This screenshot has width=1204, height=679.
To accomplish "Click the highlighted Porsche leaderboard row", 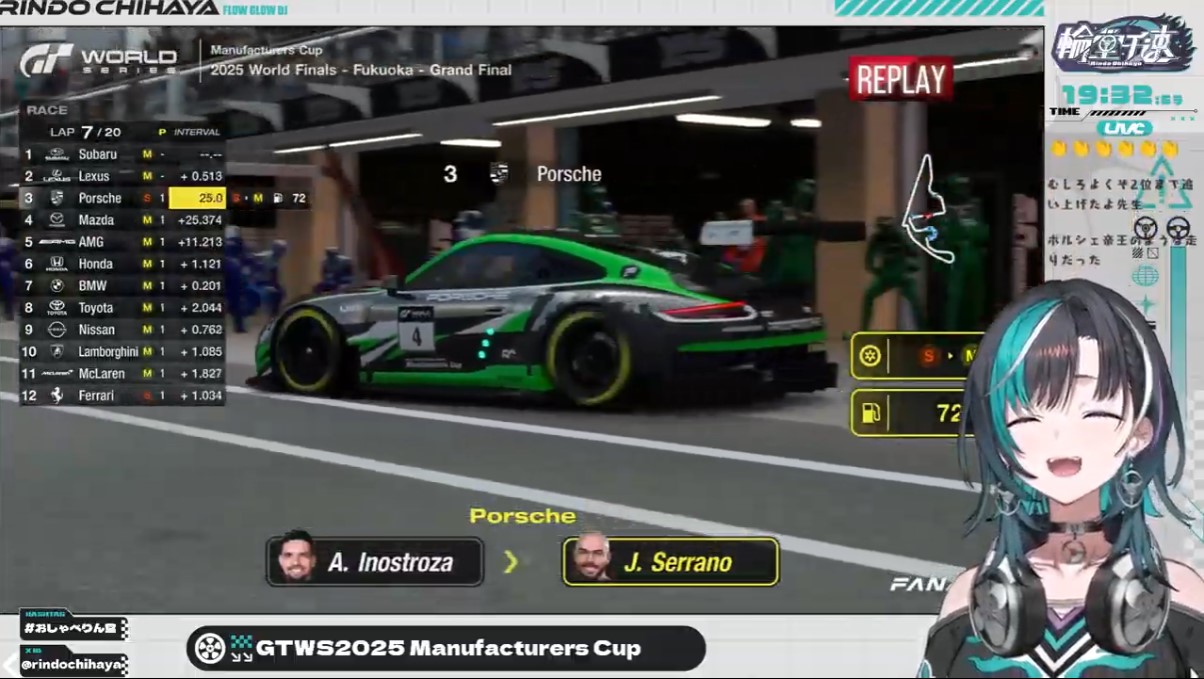I will [121, 198].
